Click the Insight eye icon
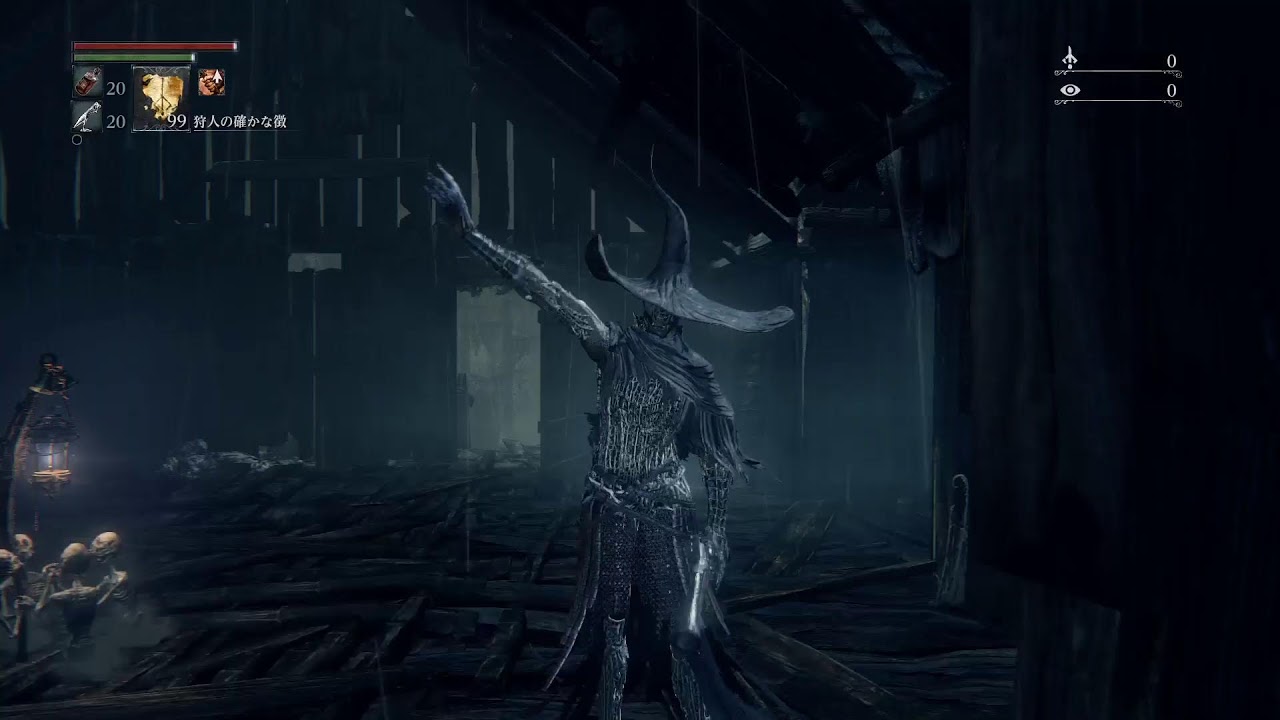This screenshot has height=720, width=1280. tap(1070, 89)
